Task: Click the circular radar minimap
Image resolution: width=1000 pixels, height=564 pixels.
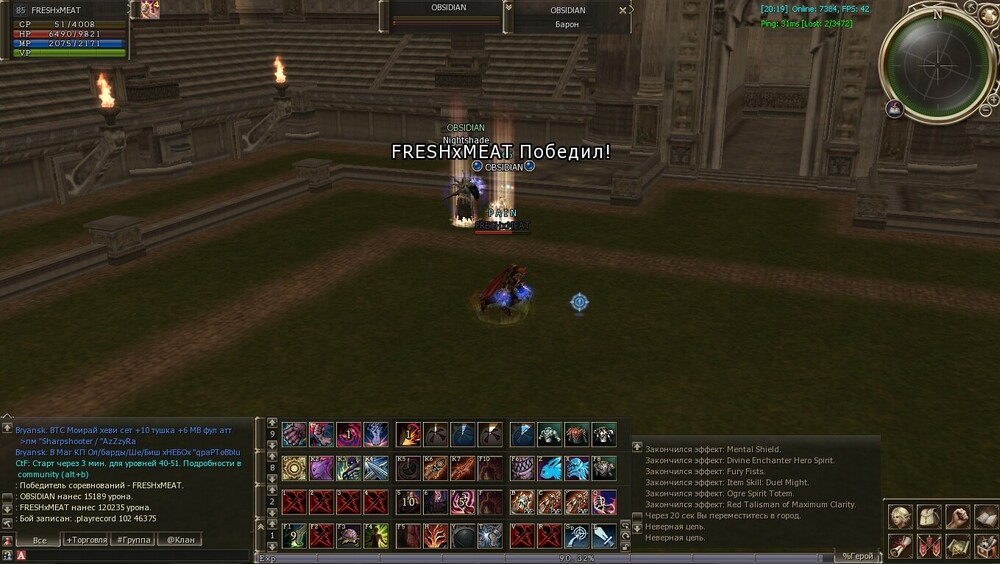Action: [936, 62]
